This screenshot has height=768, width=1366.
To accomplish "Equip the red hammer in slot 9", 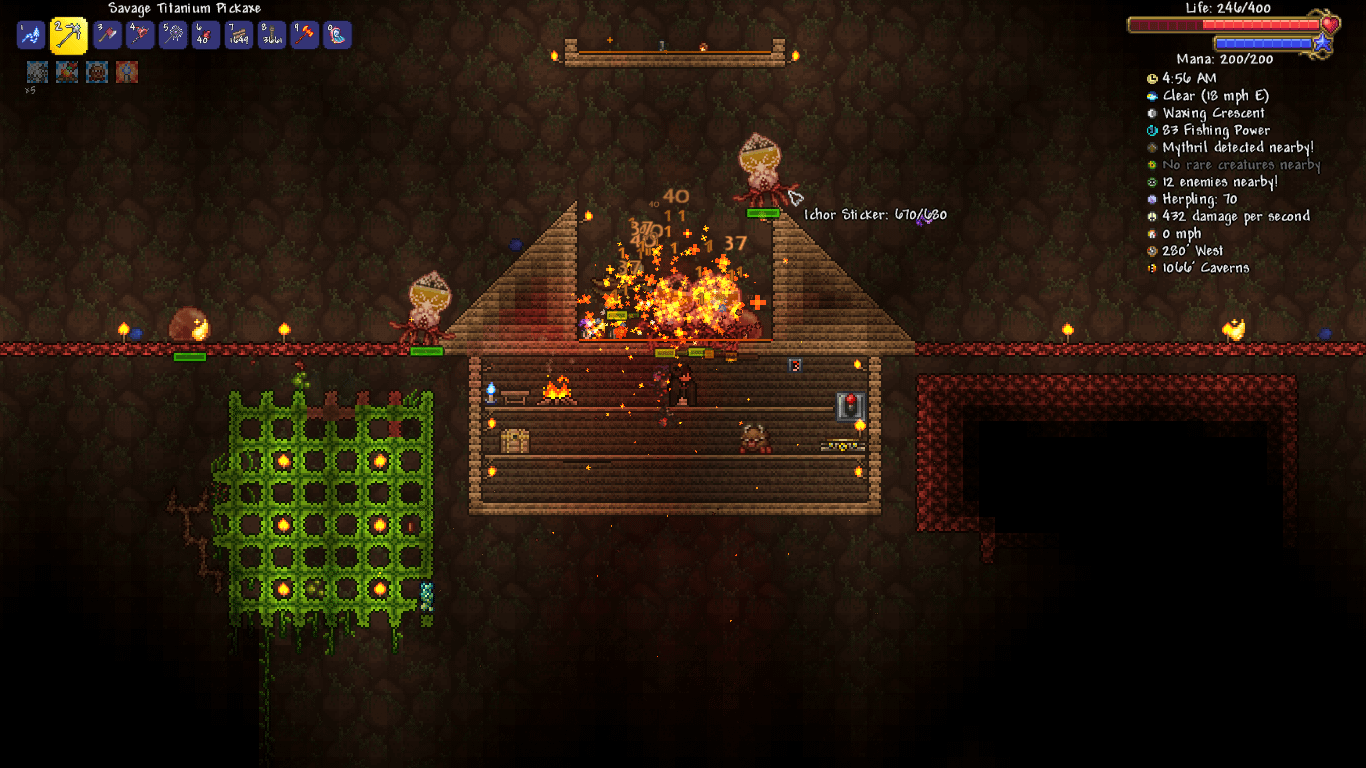I will [x=305, y=35].
